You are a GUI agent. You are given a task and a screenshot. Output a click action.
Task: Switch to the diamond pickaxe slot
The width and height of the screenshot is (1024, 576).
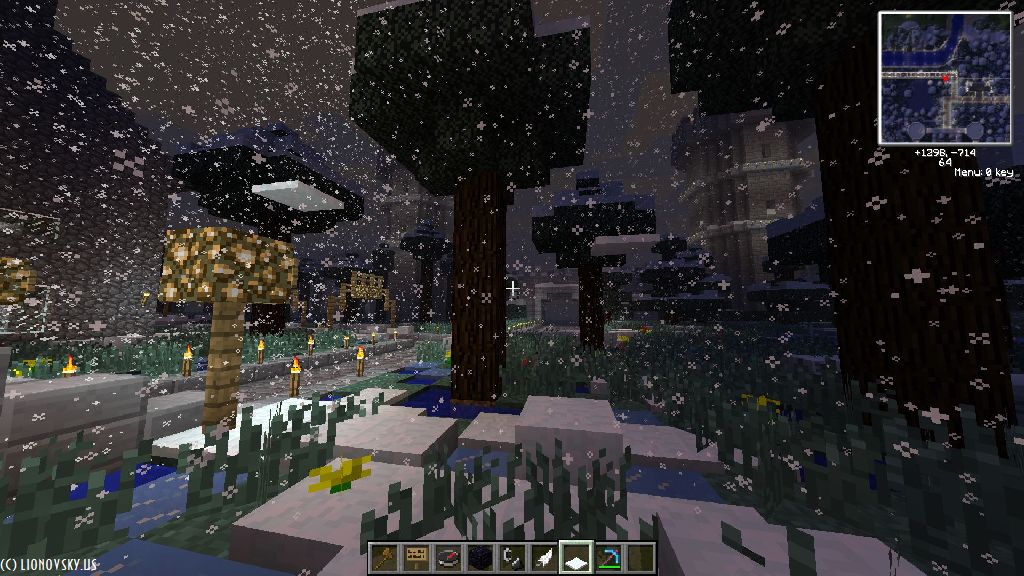608,558
